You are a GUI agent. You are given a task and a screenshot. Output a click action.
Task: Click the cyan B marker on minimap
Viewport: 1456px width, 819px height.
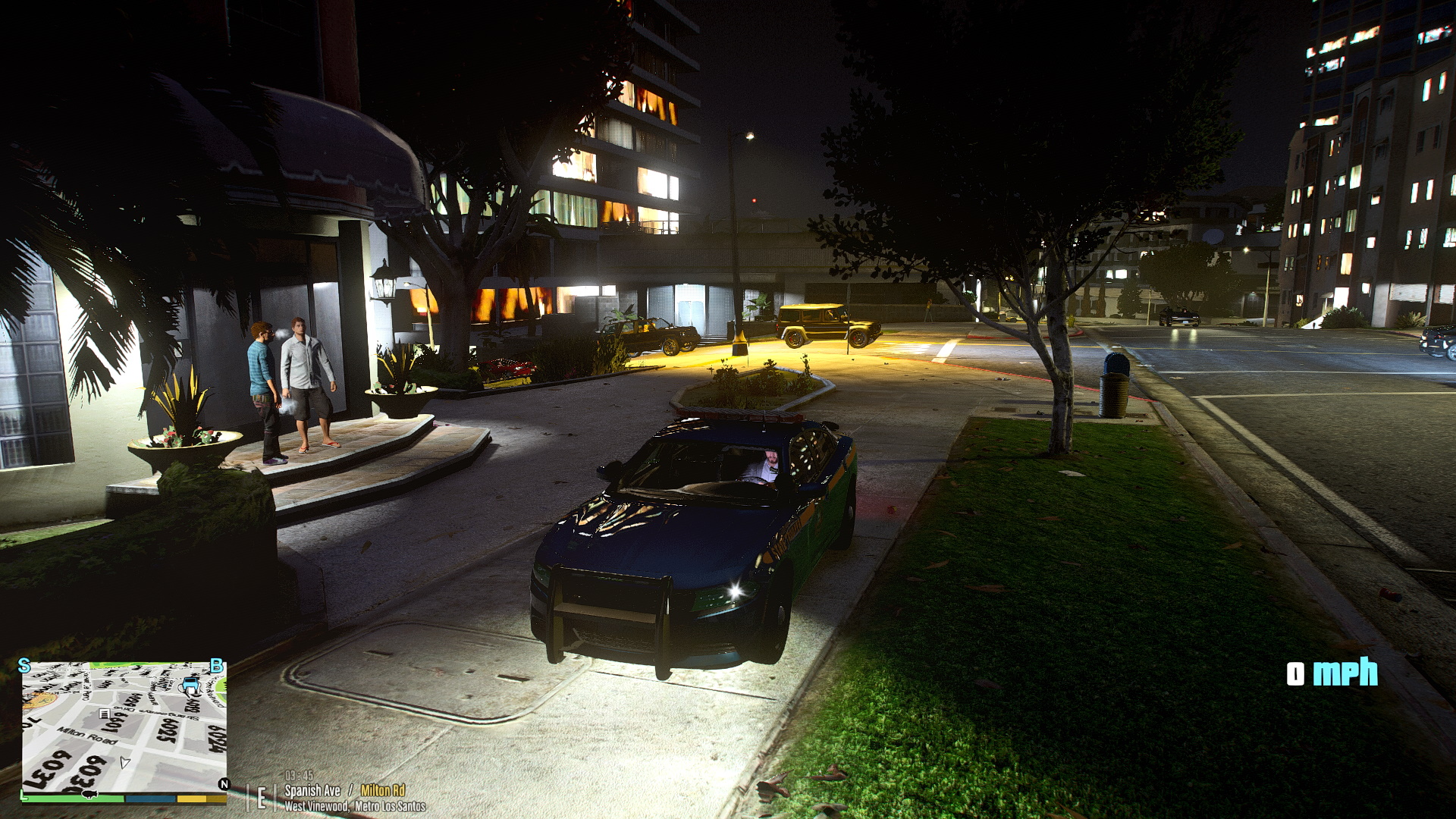[216, 666]
